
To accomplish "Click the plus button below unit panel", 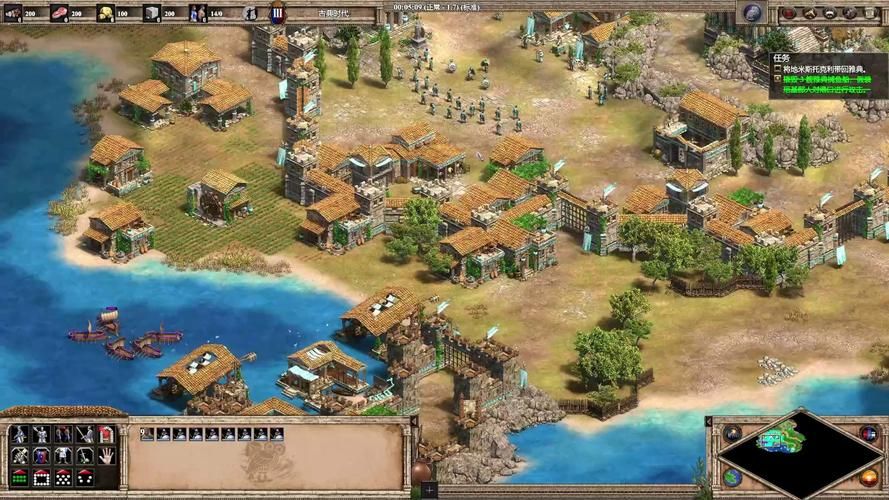I will tap(428, 490).
